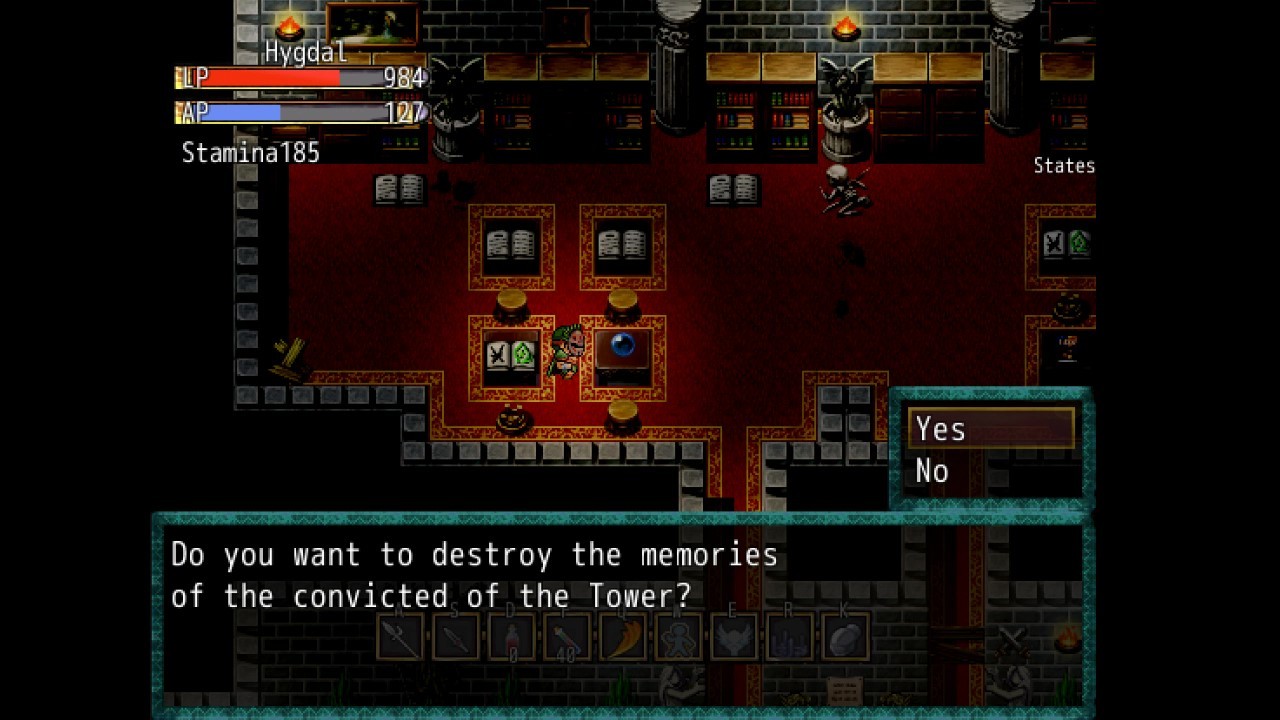Screen dimensions: 1280x720
Task: Select No in the choice window
Action: point(933,470)
